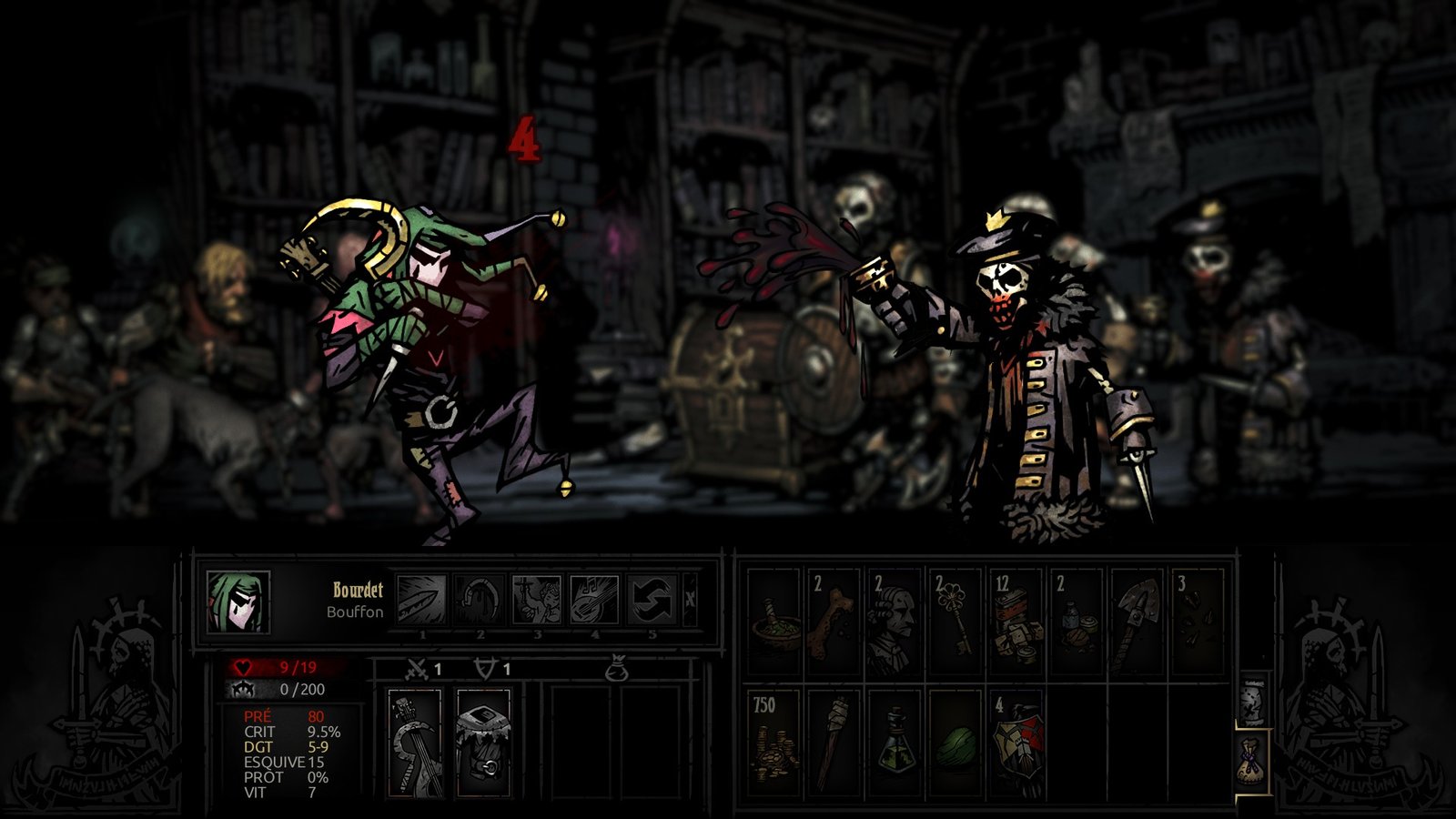The width and height of the screenshot is (1456, 819).
Task: Eat from the stack of twelve food
Action: tap(1016, 622)
